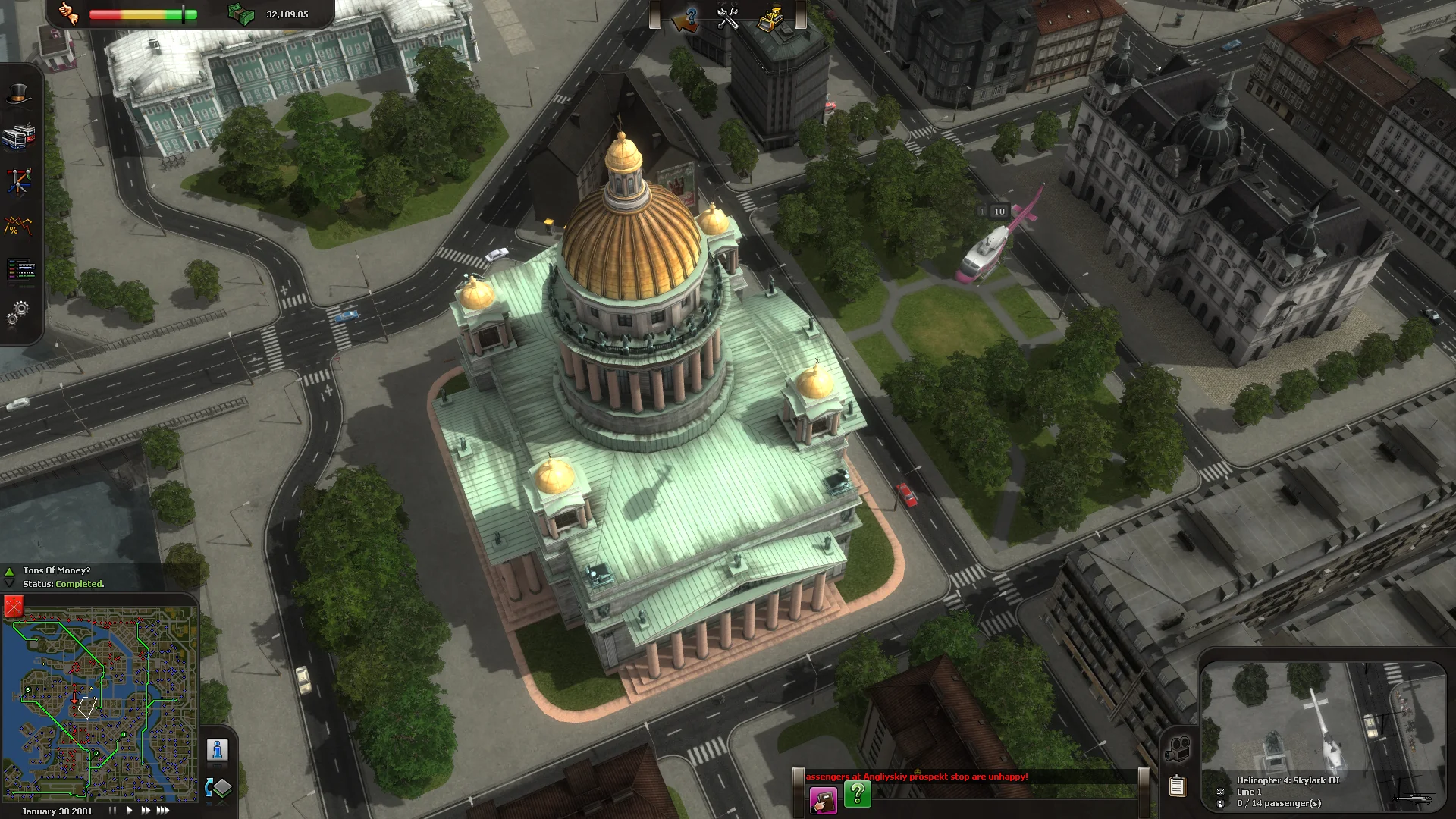Open the line planning tool in the sidebar
This screenshot has height=819, width=1456.
[x=19, y=178]
